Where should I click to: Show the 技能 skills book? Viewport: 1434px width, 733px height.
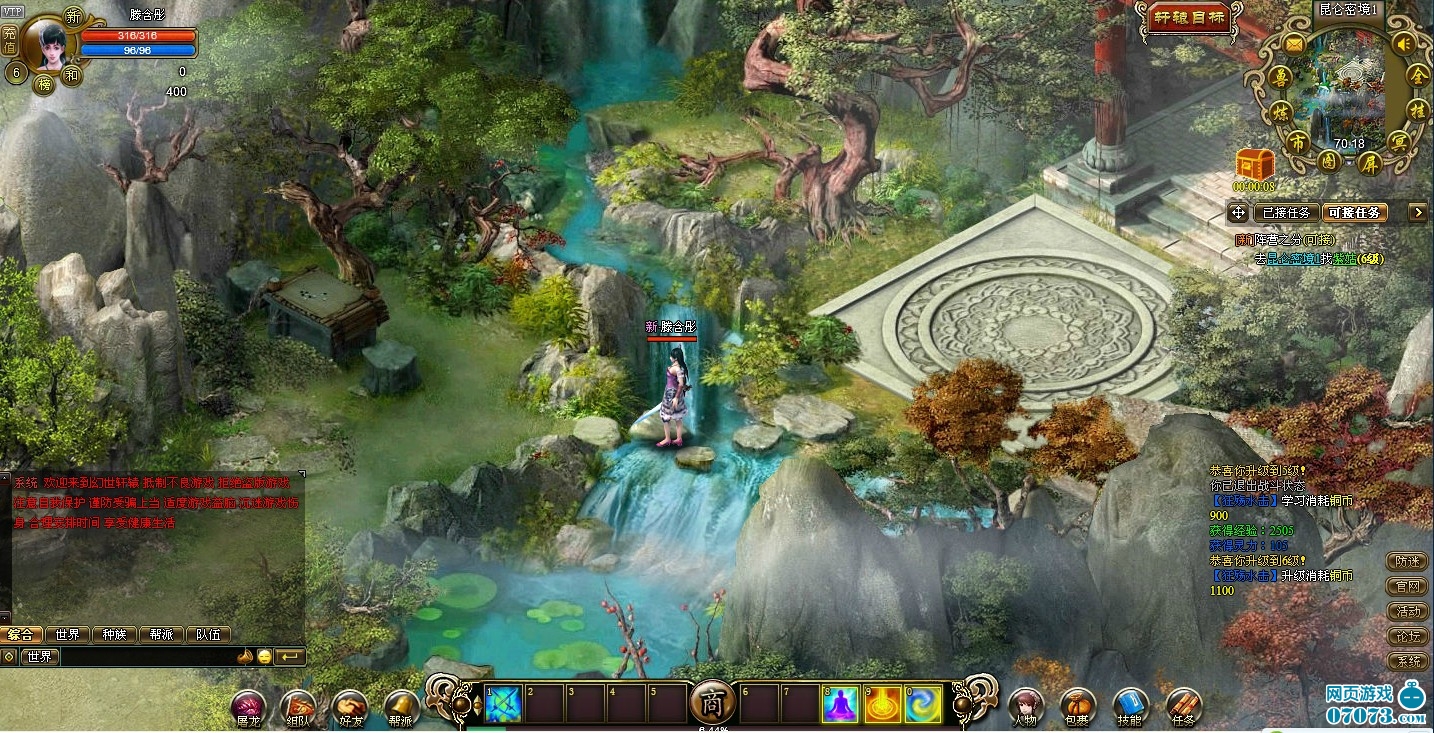click(1130, 706)
